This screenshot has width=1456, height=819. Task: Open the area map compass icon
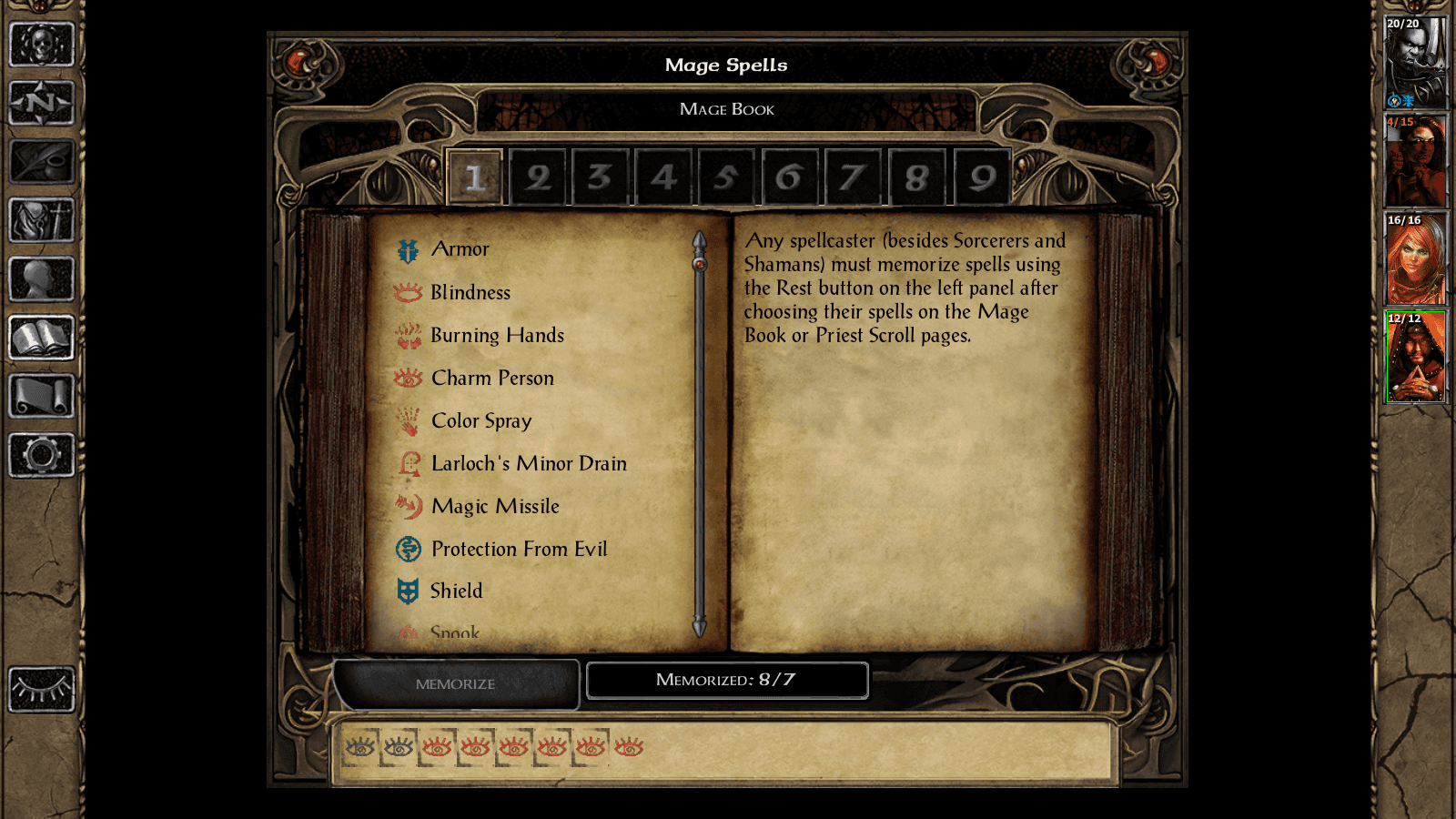click(41, 102)
